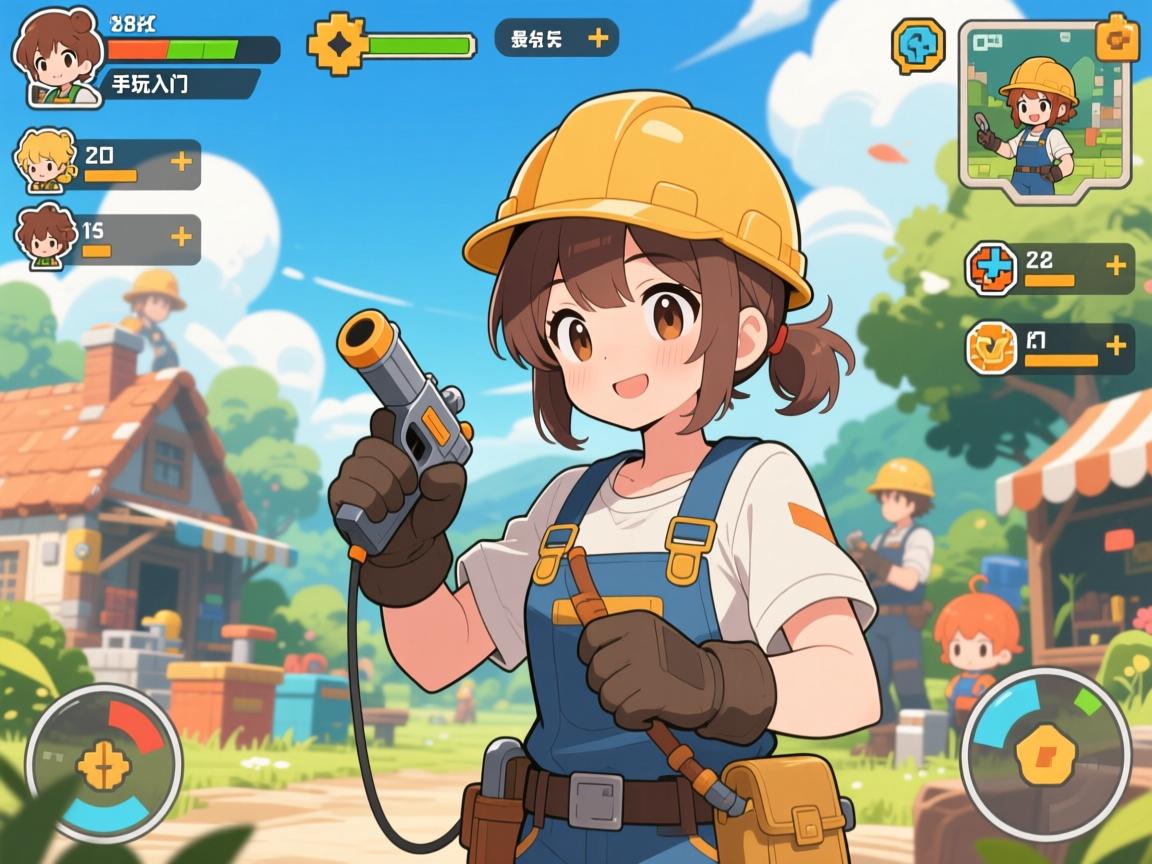Click the plus beside the teammate's 15
The image size is (1152, 864).
click(181, 236)
